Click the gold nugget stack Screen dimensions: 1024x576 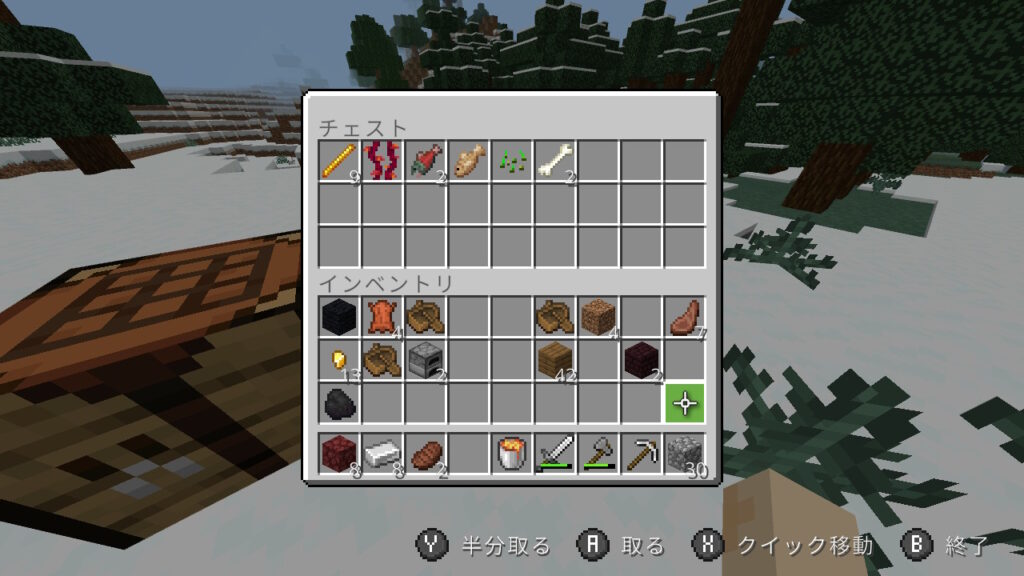click(x=340, y=359)
